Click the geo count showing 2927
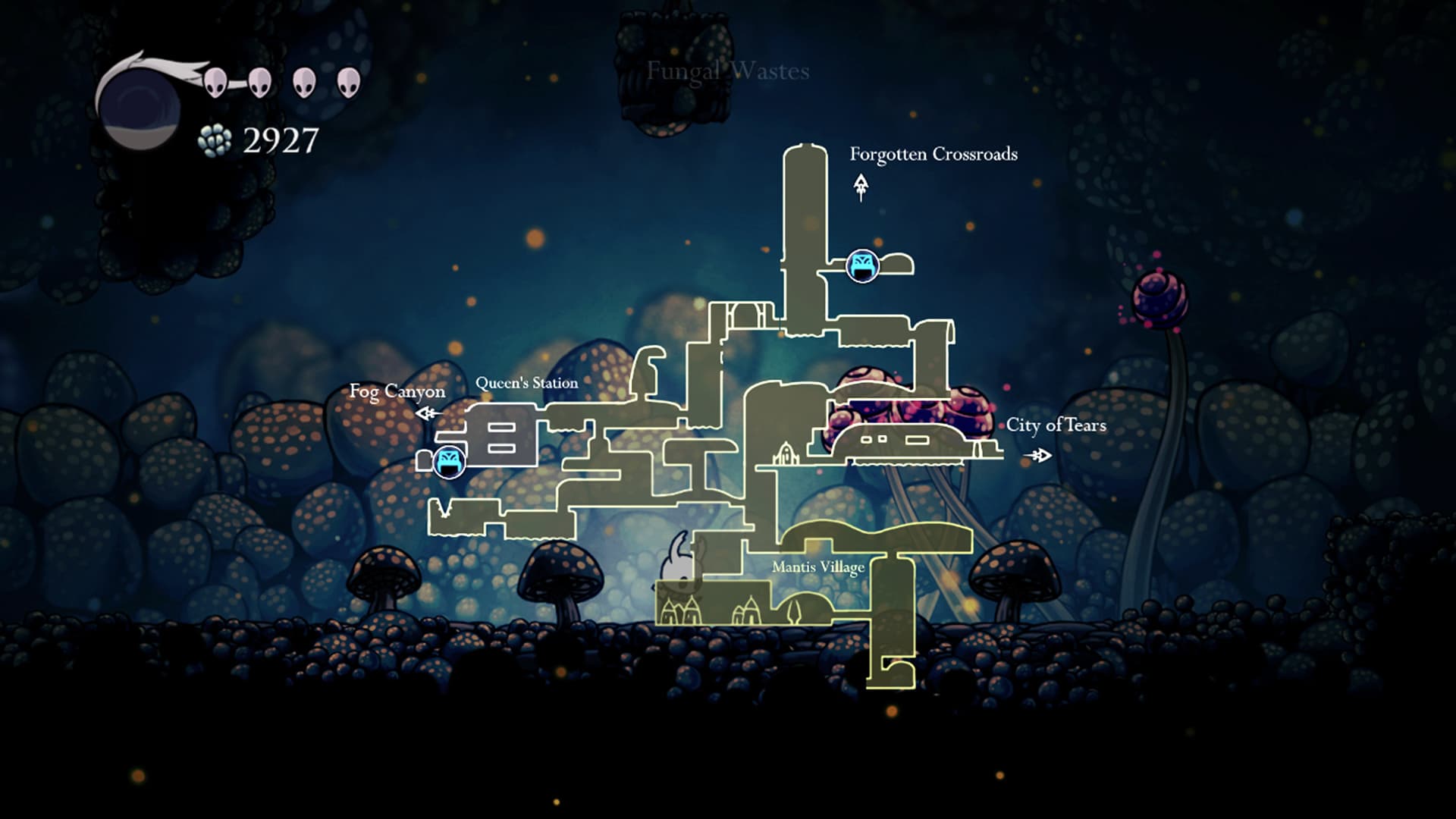Viewport: 1456px width, 819px height. click(x=281, y=138)
